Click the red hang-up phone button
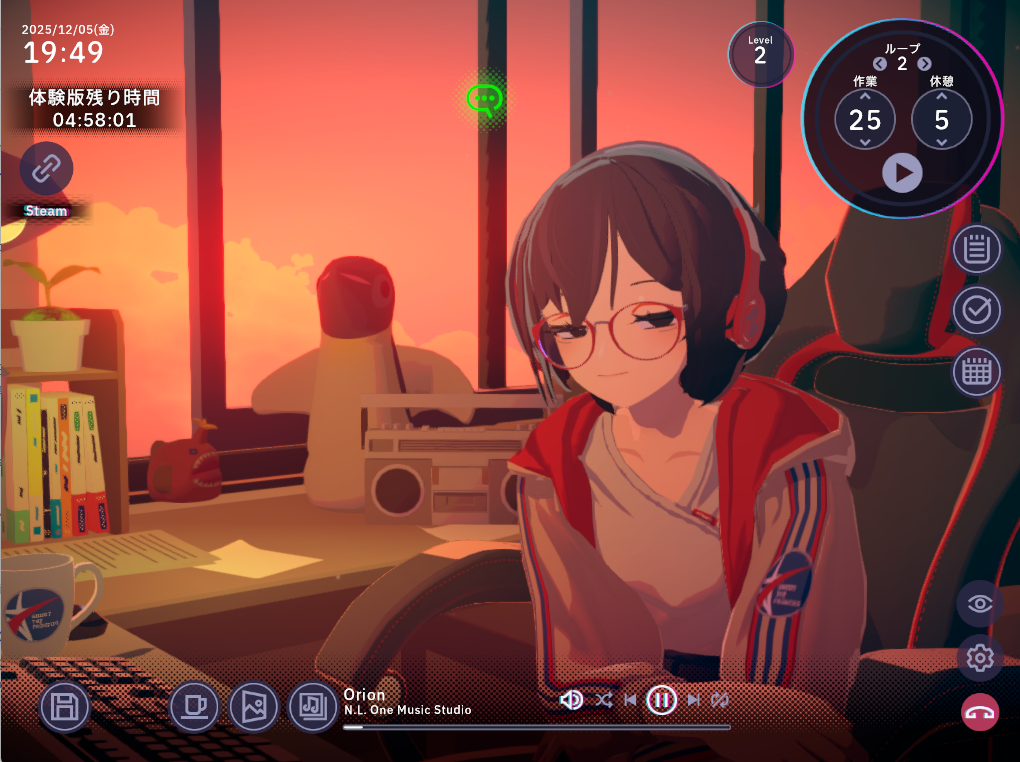The image size is (1020, 762). coord(980,712)
